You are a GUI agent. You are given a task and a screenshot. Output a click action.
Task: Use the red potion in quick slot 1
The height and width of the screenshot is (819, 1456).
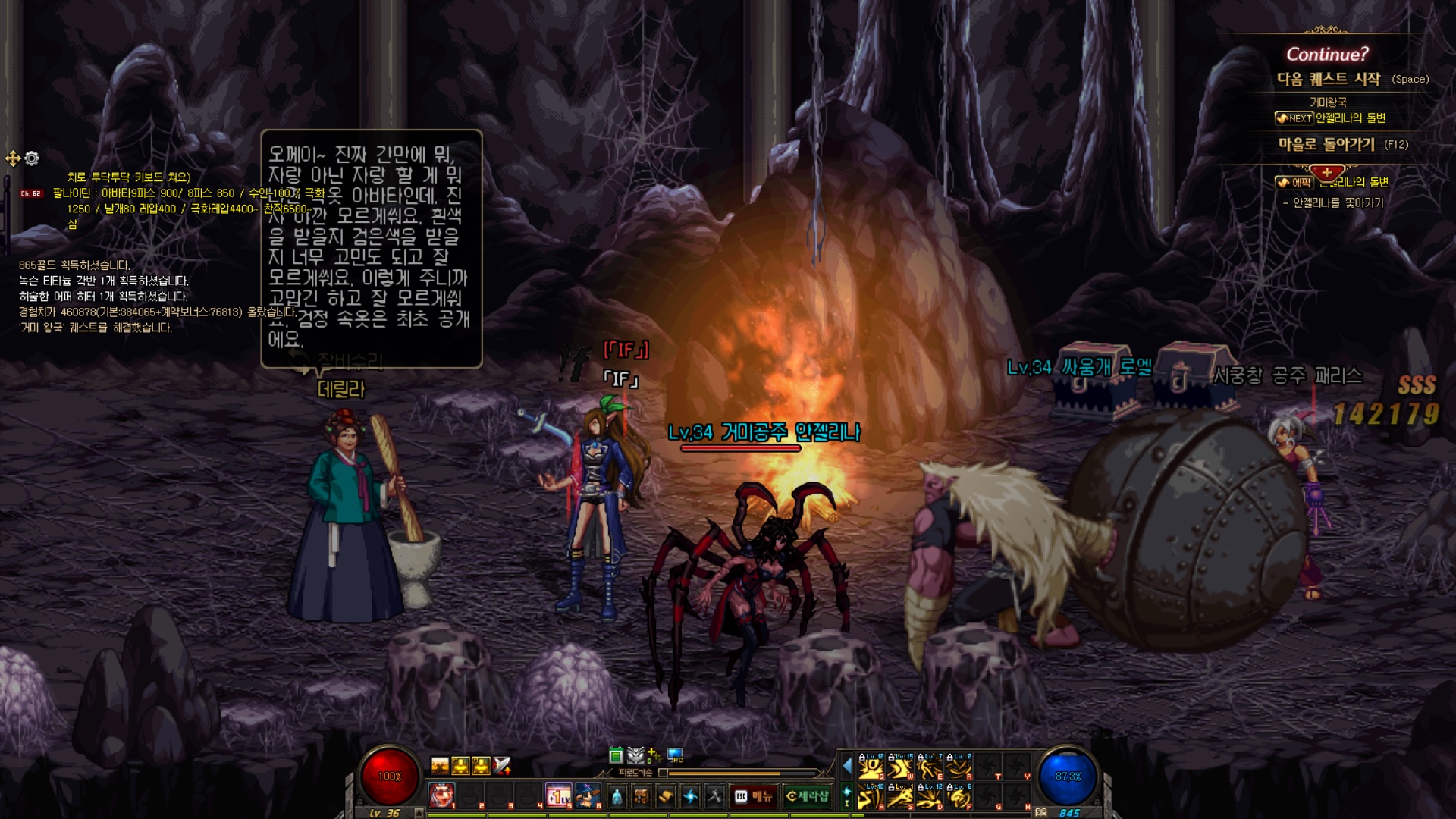441,795
